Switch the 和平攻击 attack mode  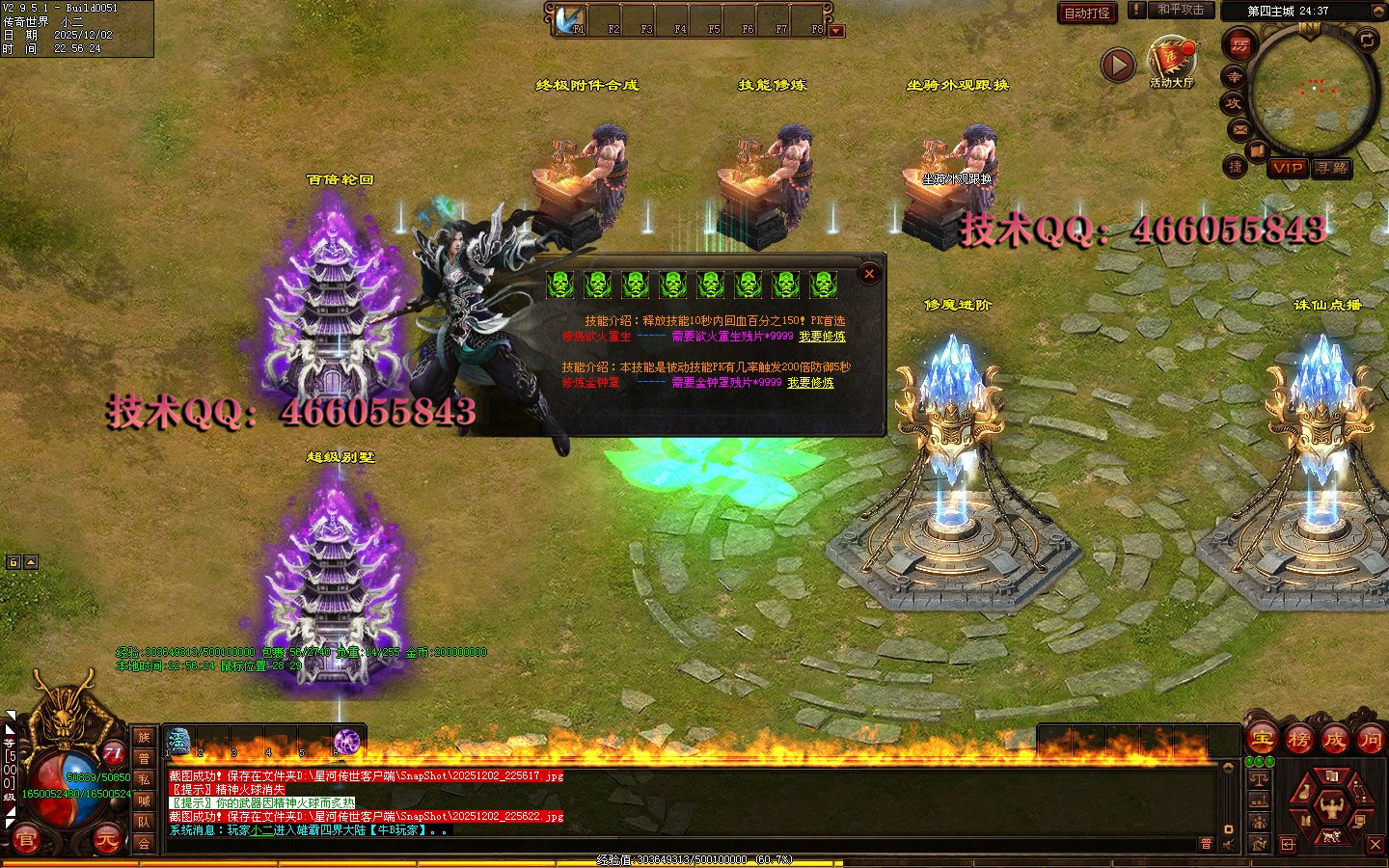tap(1181, 10)
